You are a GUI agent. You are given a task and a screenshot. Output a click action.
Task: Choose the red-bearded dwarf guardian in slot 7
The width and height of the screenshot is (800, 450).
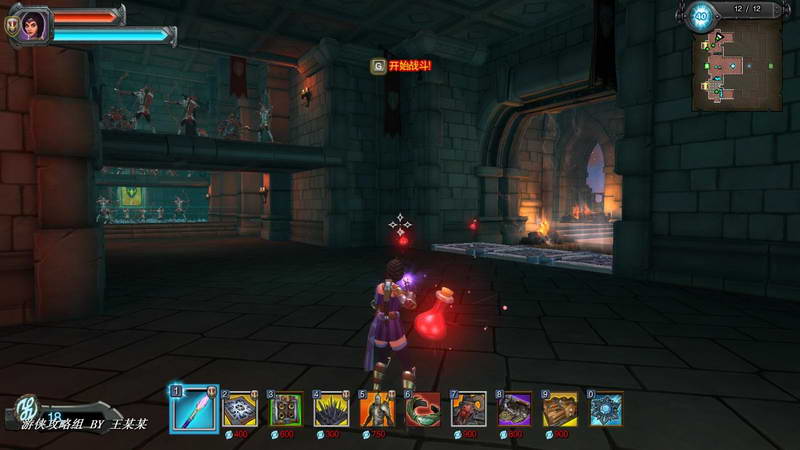coord(468,409)
